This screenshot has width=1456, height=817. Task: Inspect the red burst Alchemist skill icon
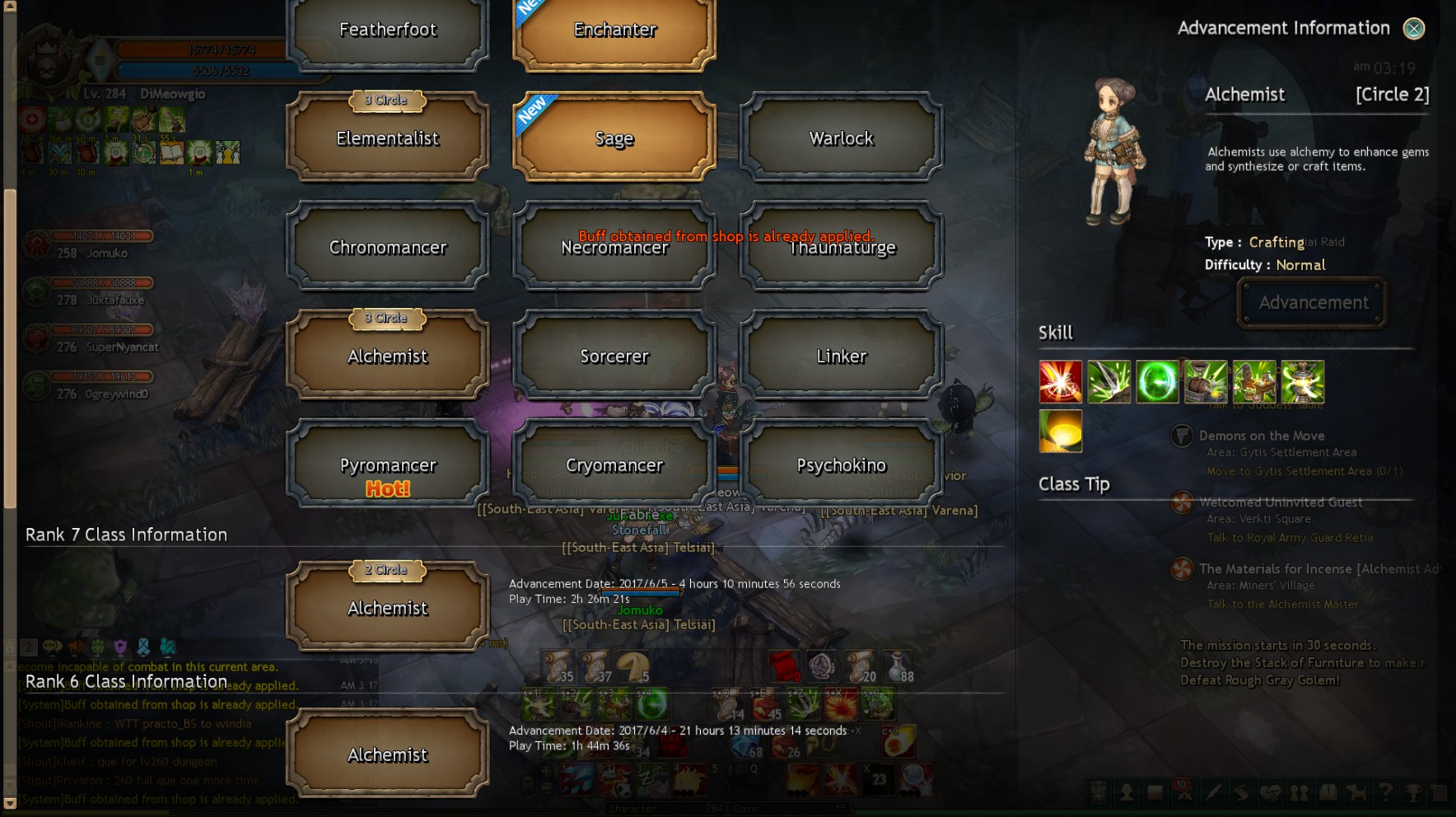[1061, 382]
